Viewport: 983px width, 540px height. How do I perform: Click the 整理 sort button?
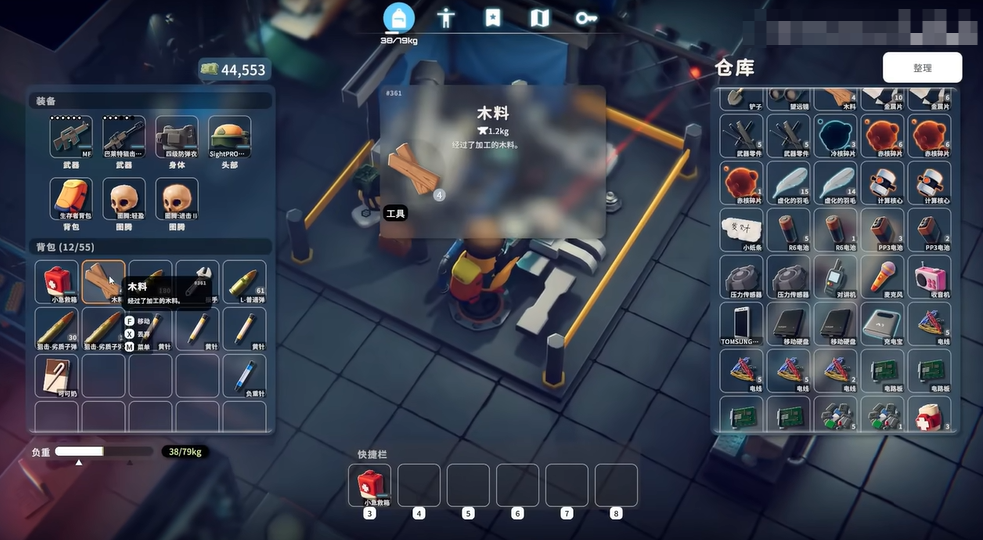point(922,68)
